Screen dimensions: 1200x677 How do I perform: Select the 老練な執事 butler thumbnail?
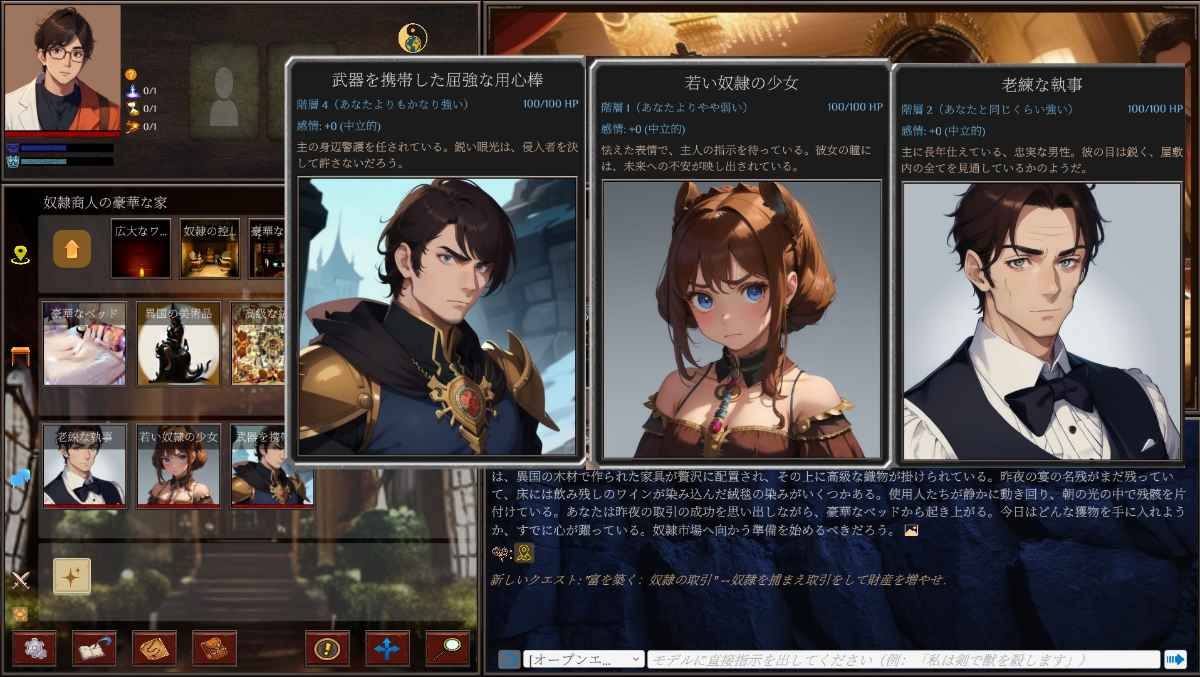pos(85,465)
